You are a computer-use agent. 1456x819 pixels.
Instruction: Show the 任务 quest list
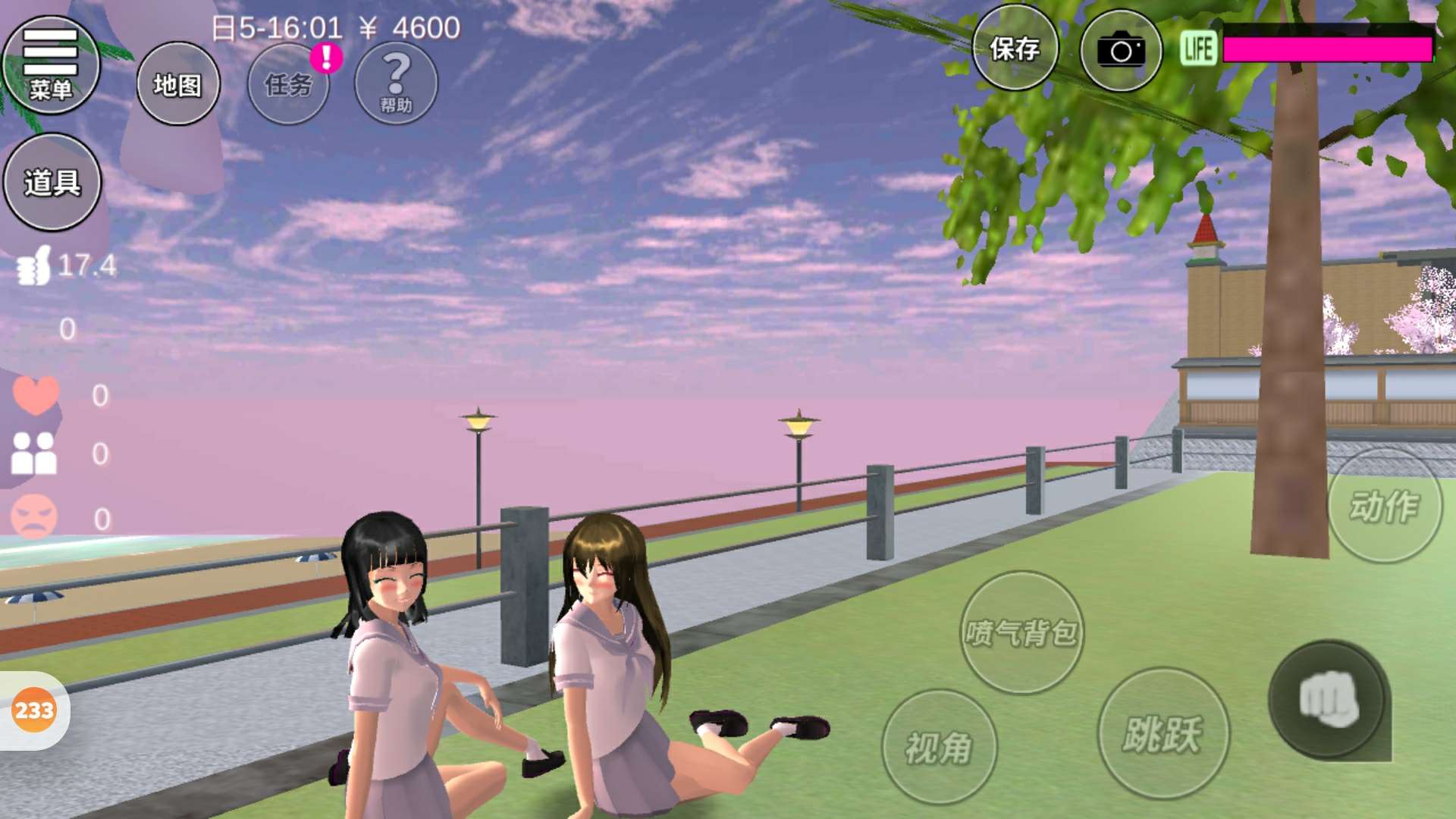(x=288, y=84)
